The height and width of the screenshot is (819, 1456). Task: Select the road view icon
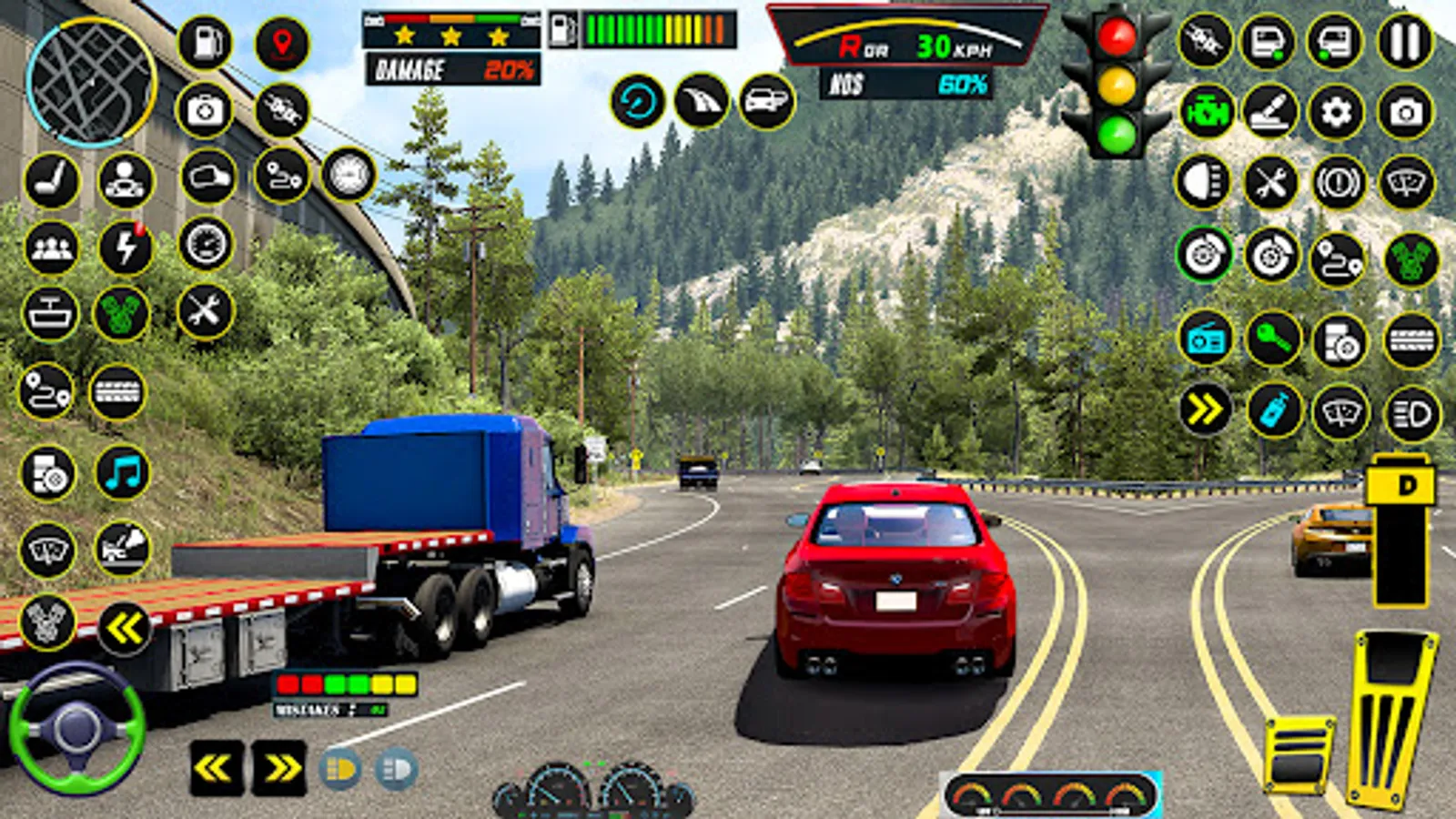(x=702, y=101)
